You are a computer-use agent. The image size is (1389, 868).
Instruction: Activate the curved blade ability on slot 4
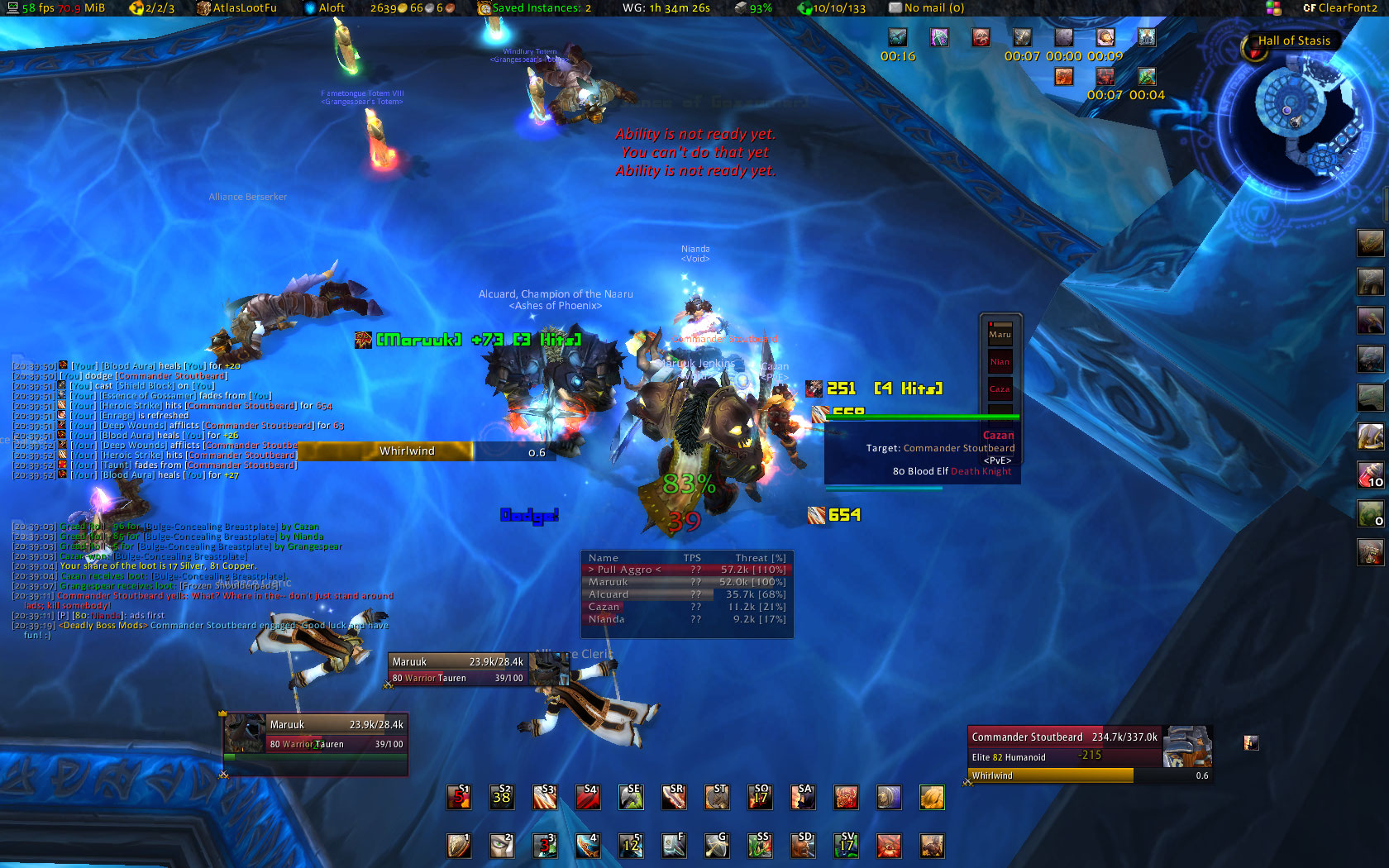point(588,845)
